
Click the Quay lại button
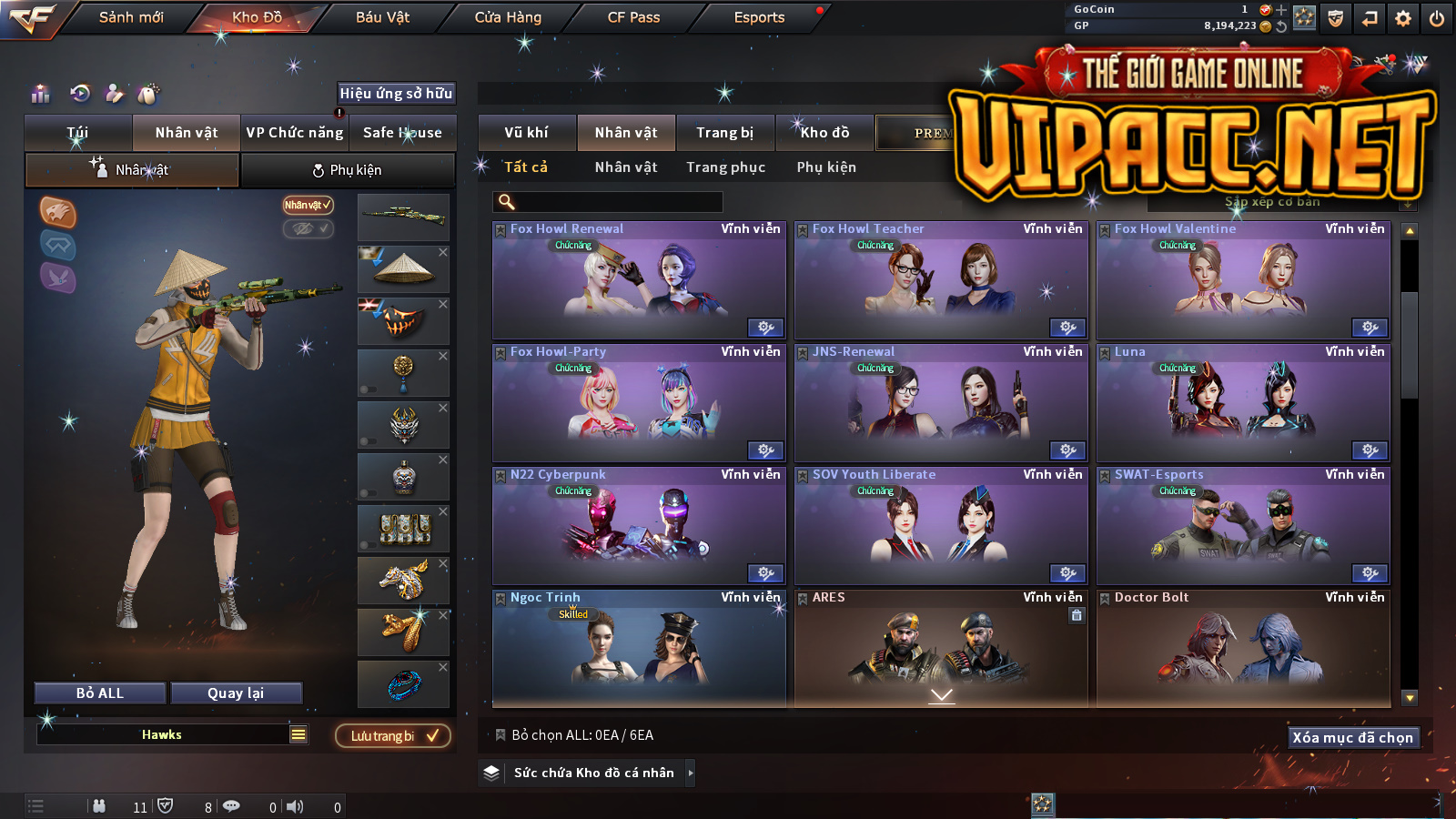pos(236,693)
